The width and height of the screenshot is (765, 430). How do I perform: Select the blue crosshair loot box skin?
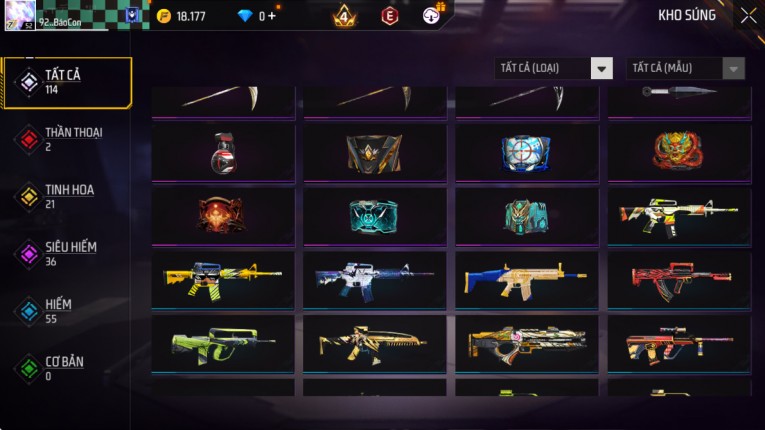[x=526, y=152]
